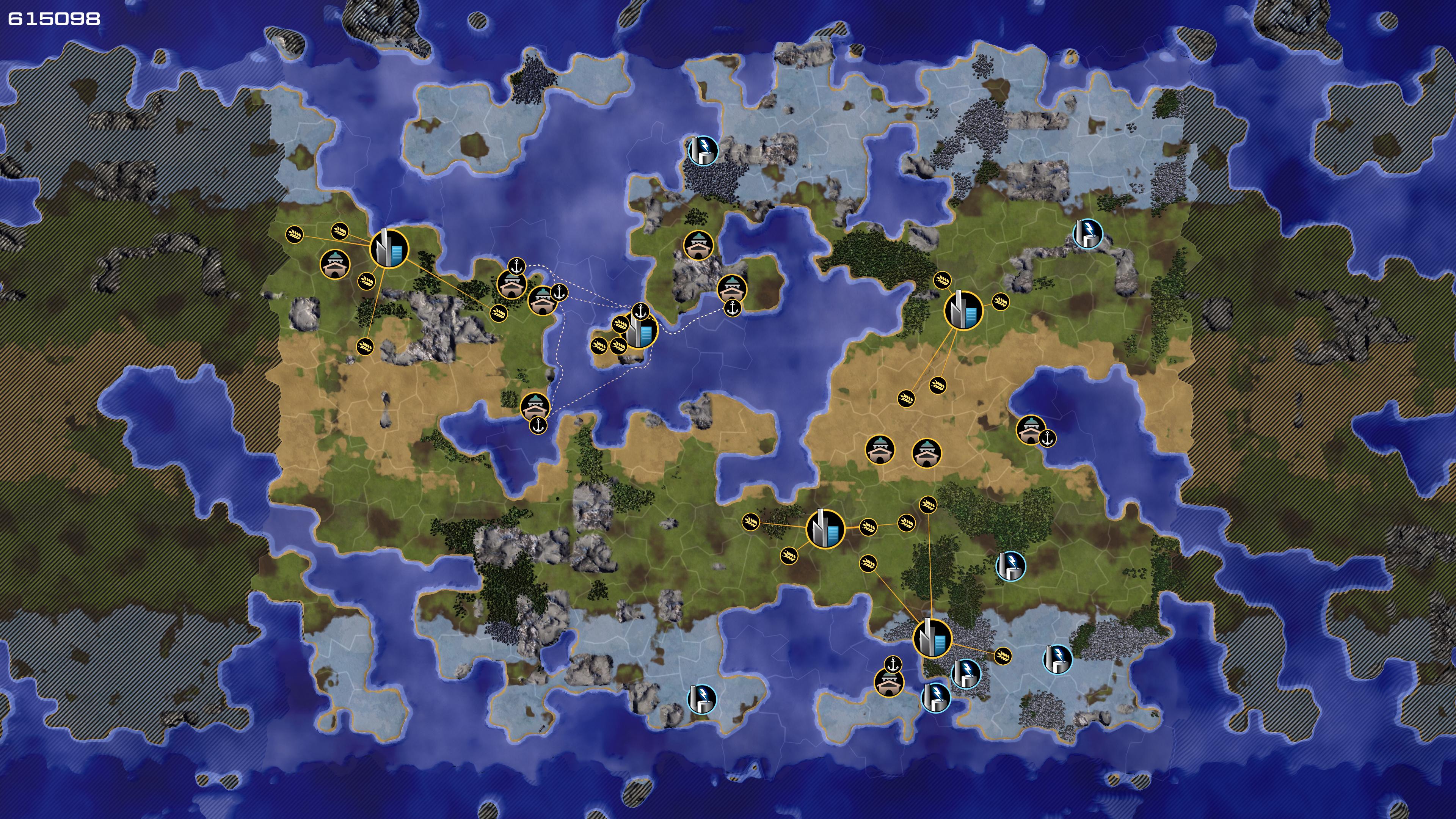Image resolution: width=1456 pixels, height=819 pixels.
Task: Click the power plant marker in the far northeast grassland
Action: click(1087, 233)
